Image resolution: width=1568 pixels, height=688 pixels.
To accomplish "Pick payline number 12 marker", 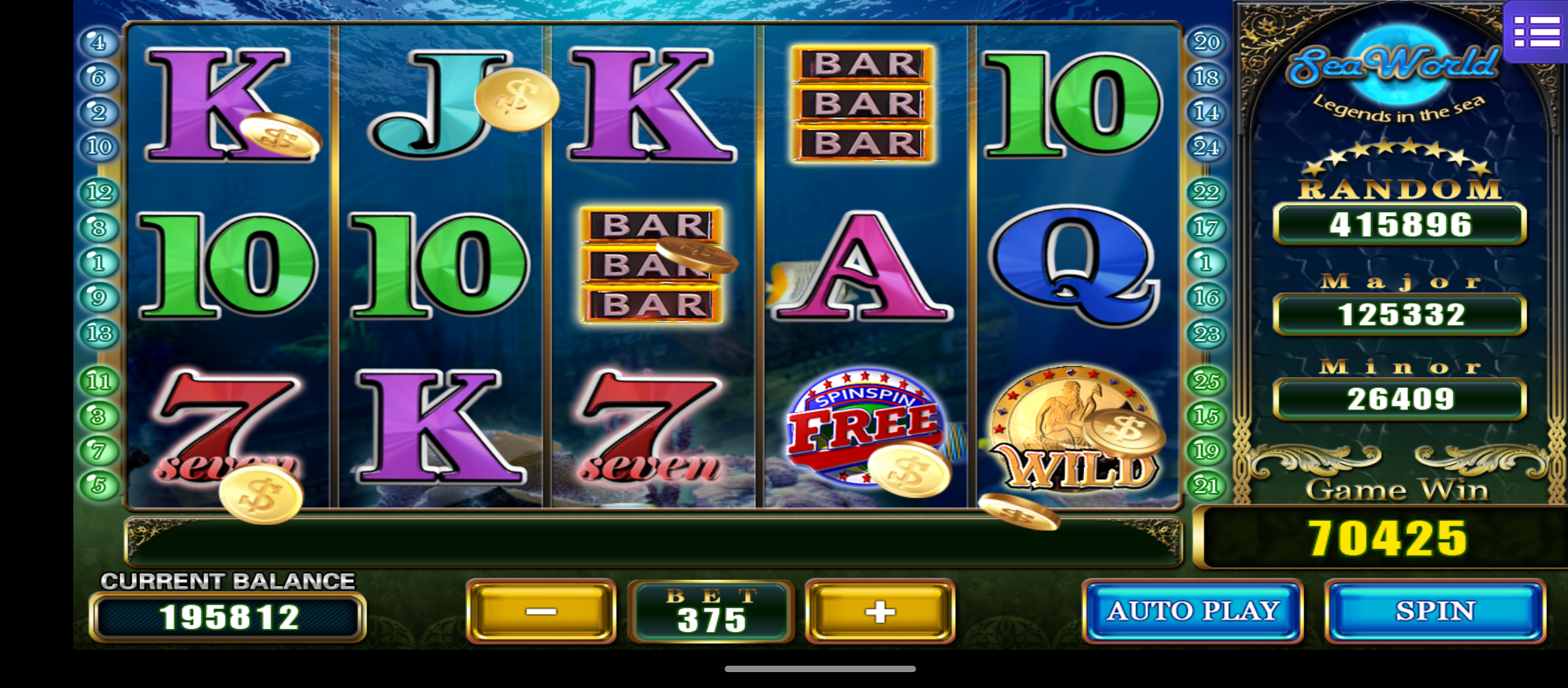I will click(x=99, y=192).
